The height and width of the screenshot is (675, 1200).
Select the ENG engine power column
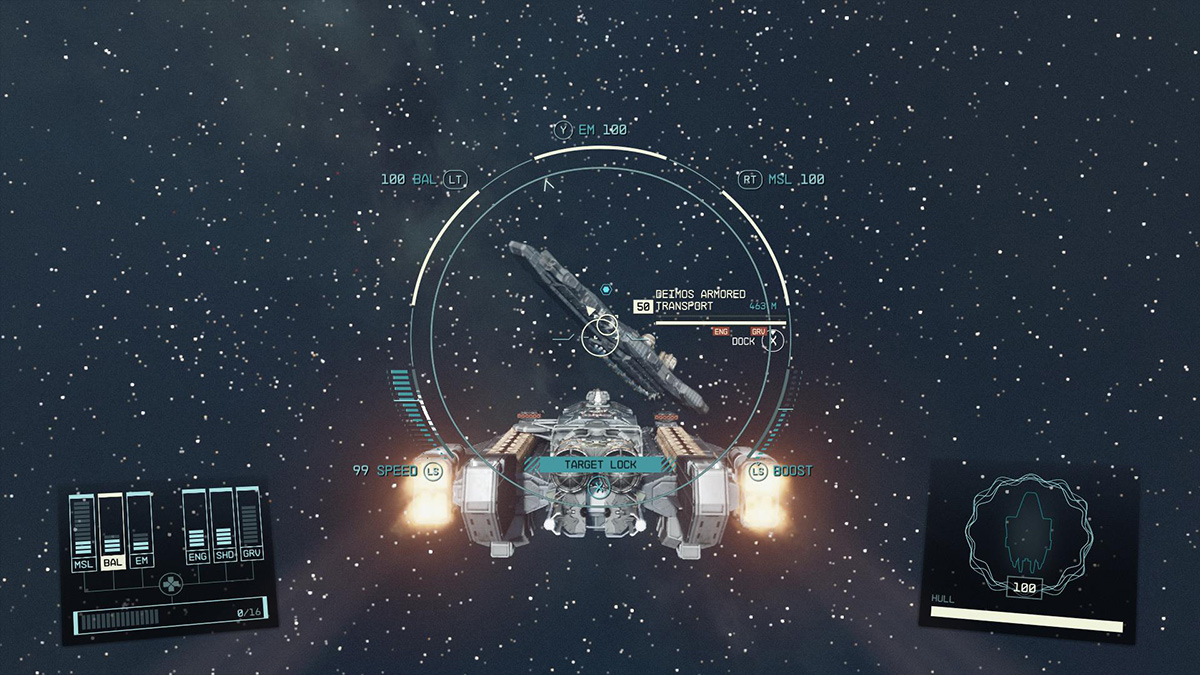(197, 526)
